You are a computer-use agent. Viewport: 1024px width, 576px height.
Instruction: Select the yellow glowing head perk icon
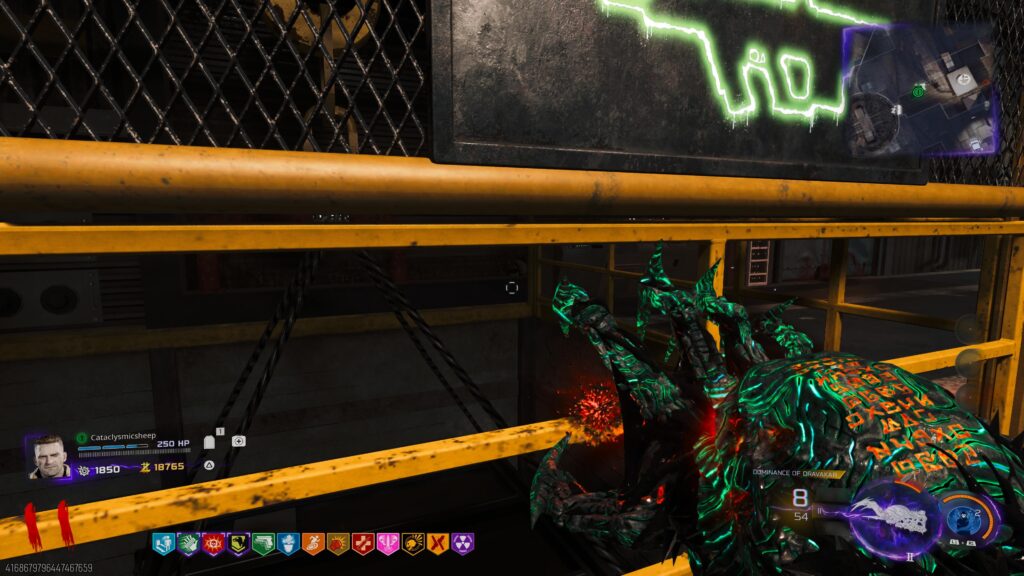coord(412,544)
